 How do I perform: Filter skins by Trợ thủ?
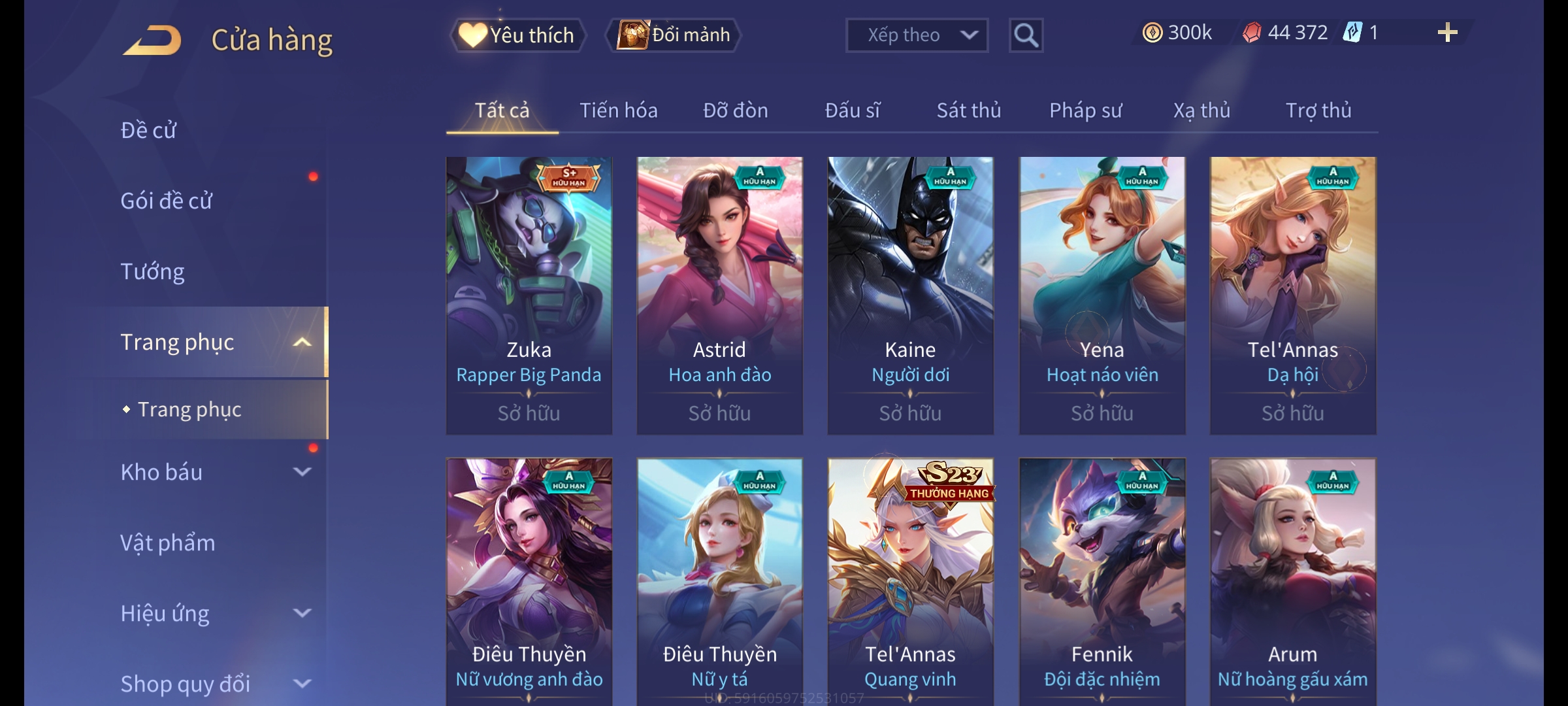(x=1318, y=110)
